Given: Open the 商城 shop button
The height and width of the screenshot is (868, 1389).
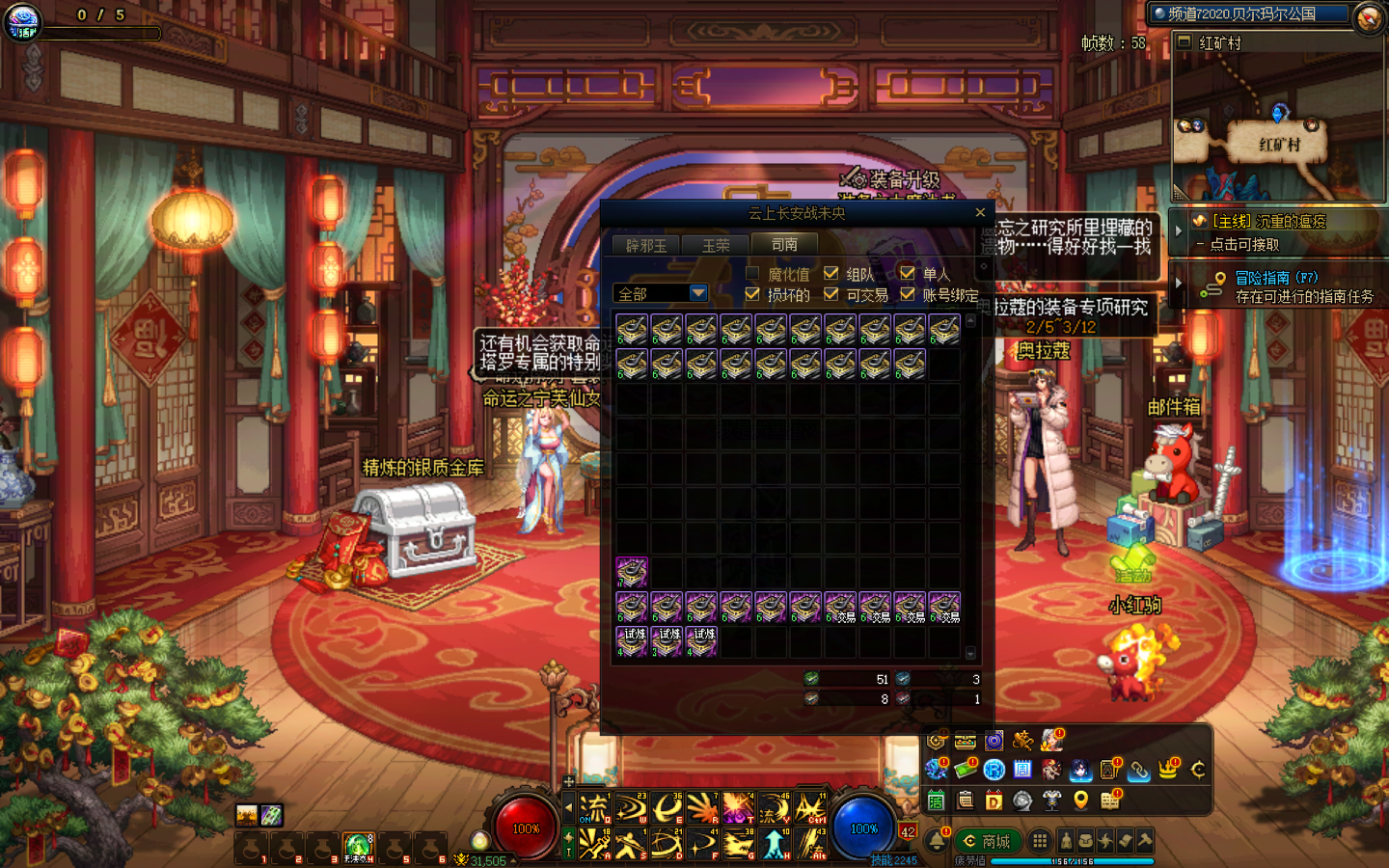Looking at the screenshot, I should [987, 841].
